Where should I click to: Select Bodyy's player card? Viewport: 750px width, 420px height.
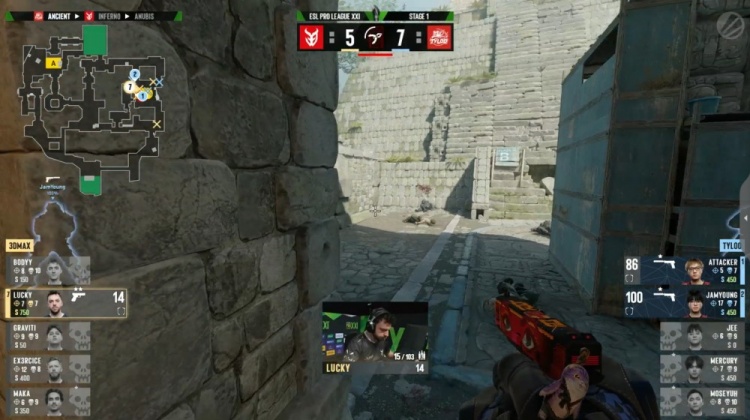(48, 269)
